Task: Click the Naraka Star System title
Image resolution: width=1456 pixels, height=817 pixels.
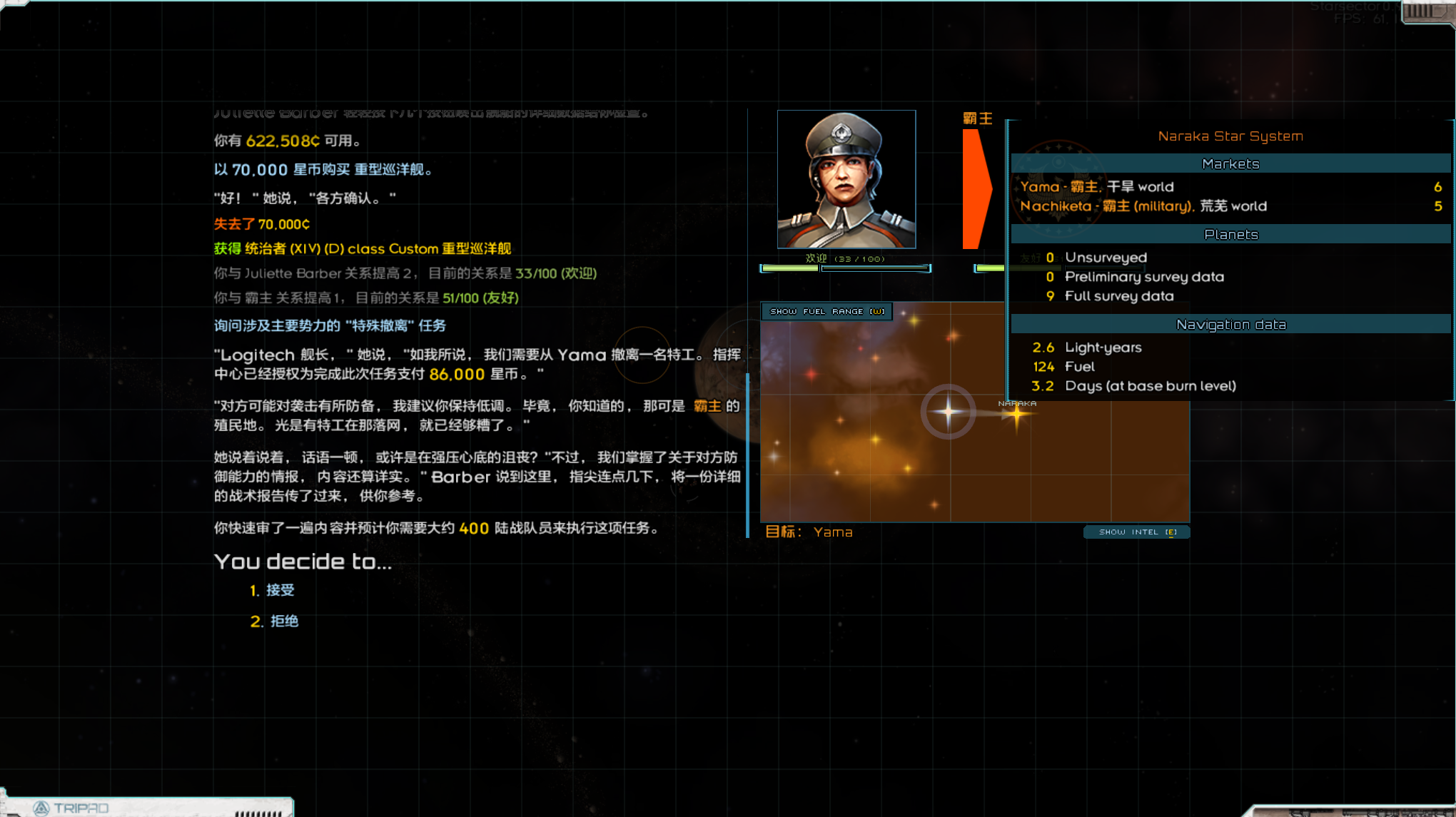Action: pos(1230,136)
